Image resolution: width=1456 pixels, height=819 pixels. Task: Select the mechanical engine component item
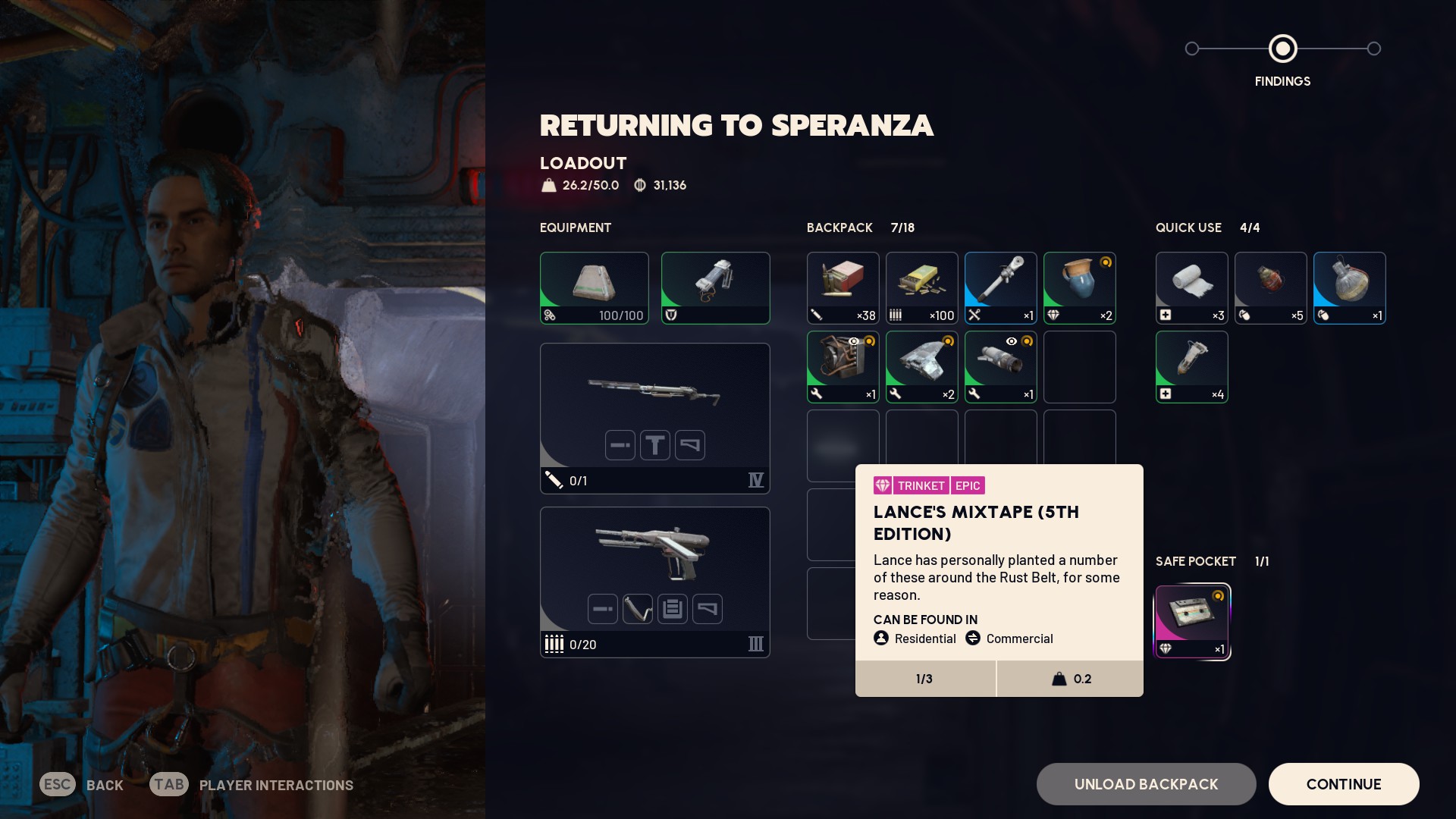[843, 367]
